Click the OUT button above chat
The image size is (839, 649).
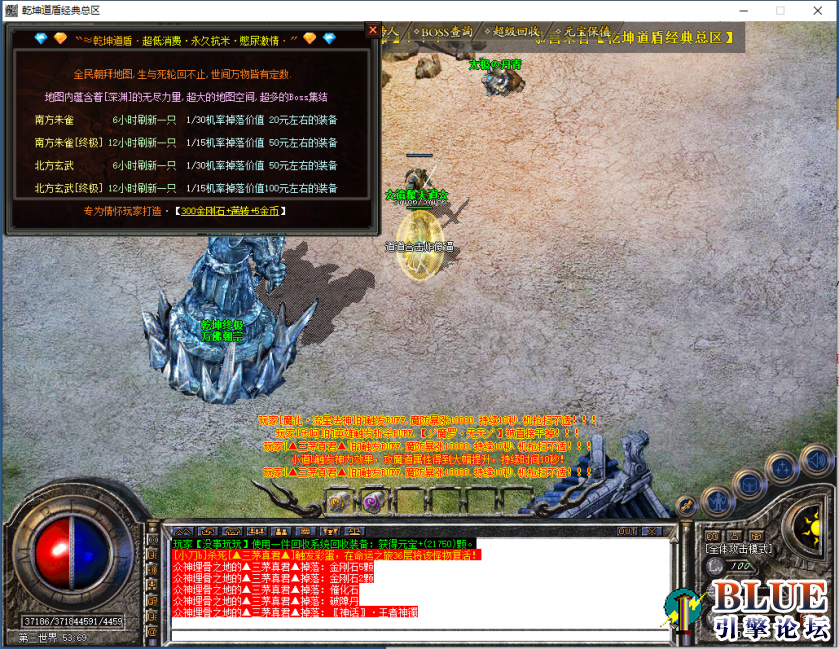[627, 530]
